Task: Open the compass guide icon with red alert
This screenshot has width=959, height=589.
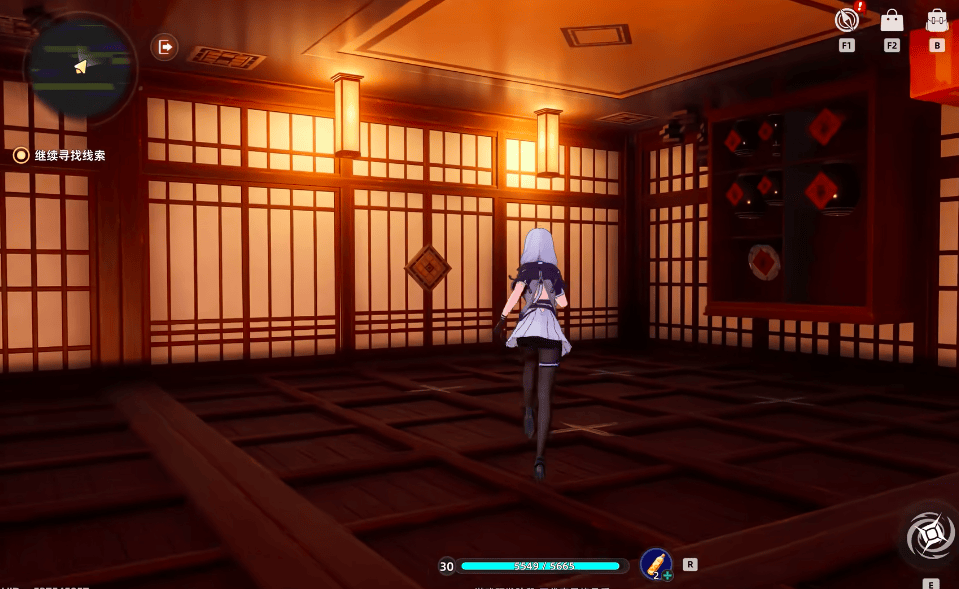Action: point(847,20)
